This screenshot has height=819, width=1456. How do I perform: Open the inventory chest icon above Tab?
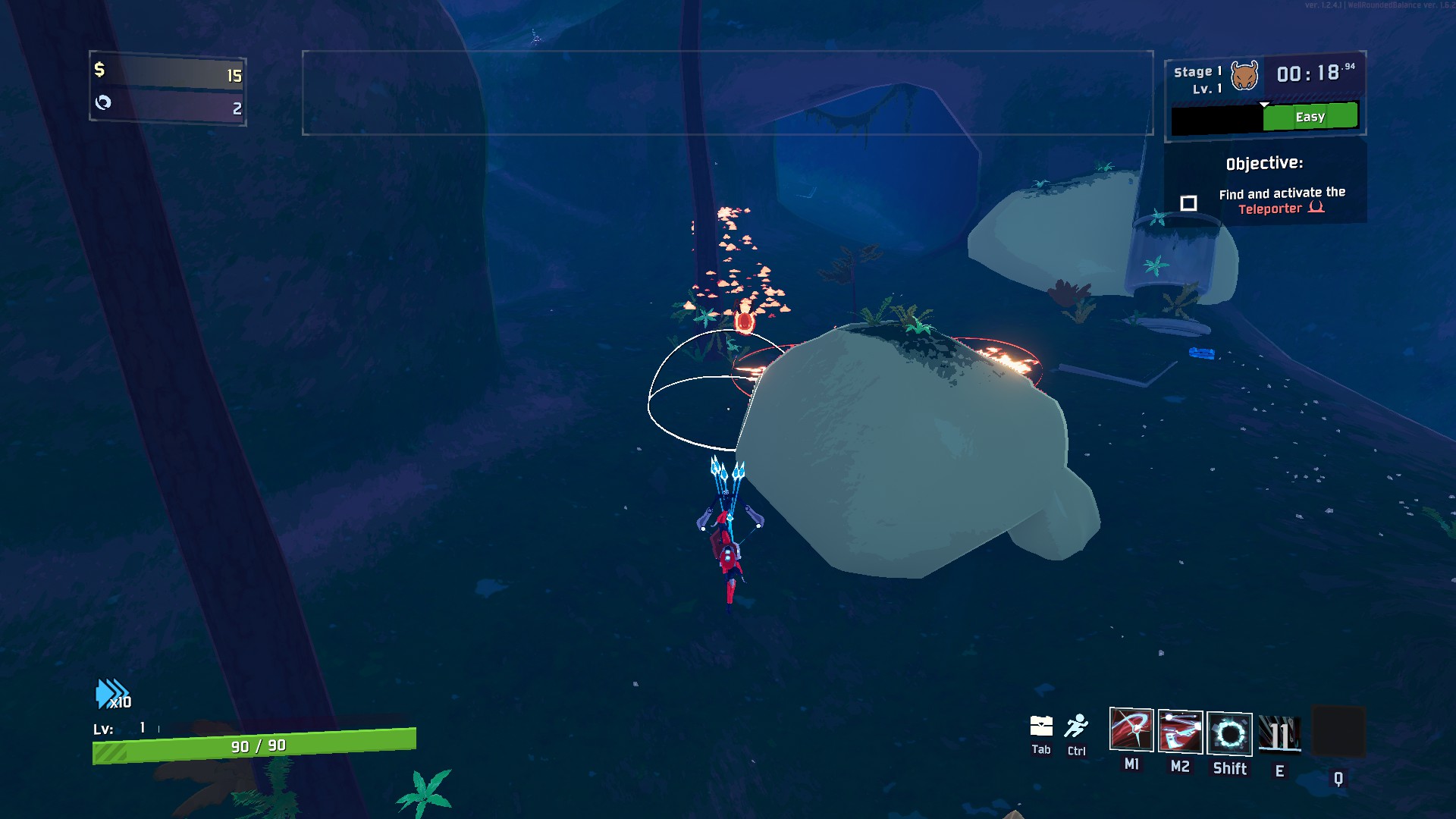coord(1041,726)
